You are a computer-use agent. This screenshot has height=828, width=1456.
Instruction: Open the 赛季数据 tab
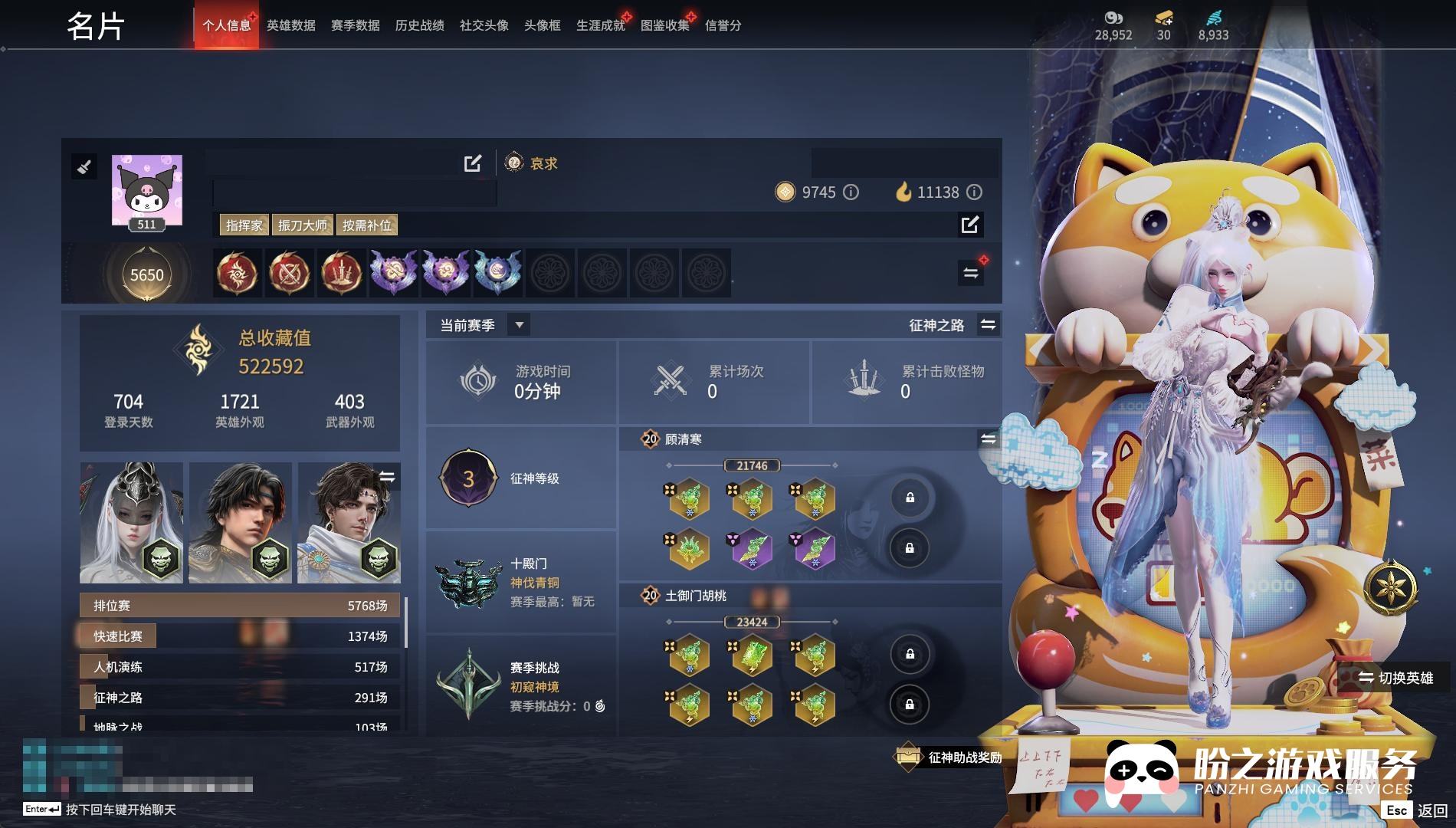coord(356,25)
